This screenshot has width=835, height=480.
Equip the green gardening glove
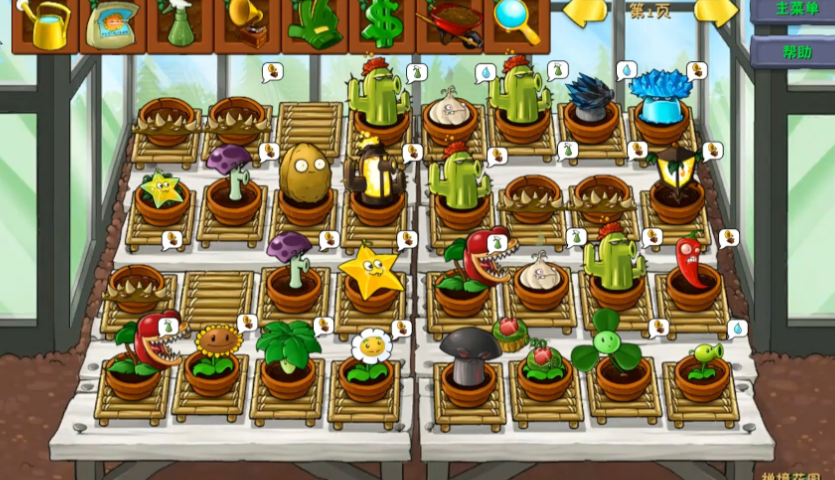point(315,24)
